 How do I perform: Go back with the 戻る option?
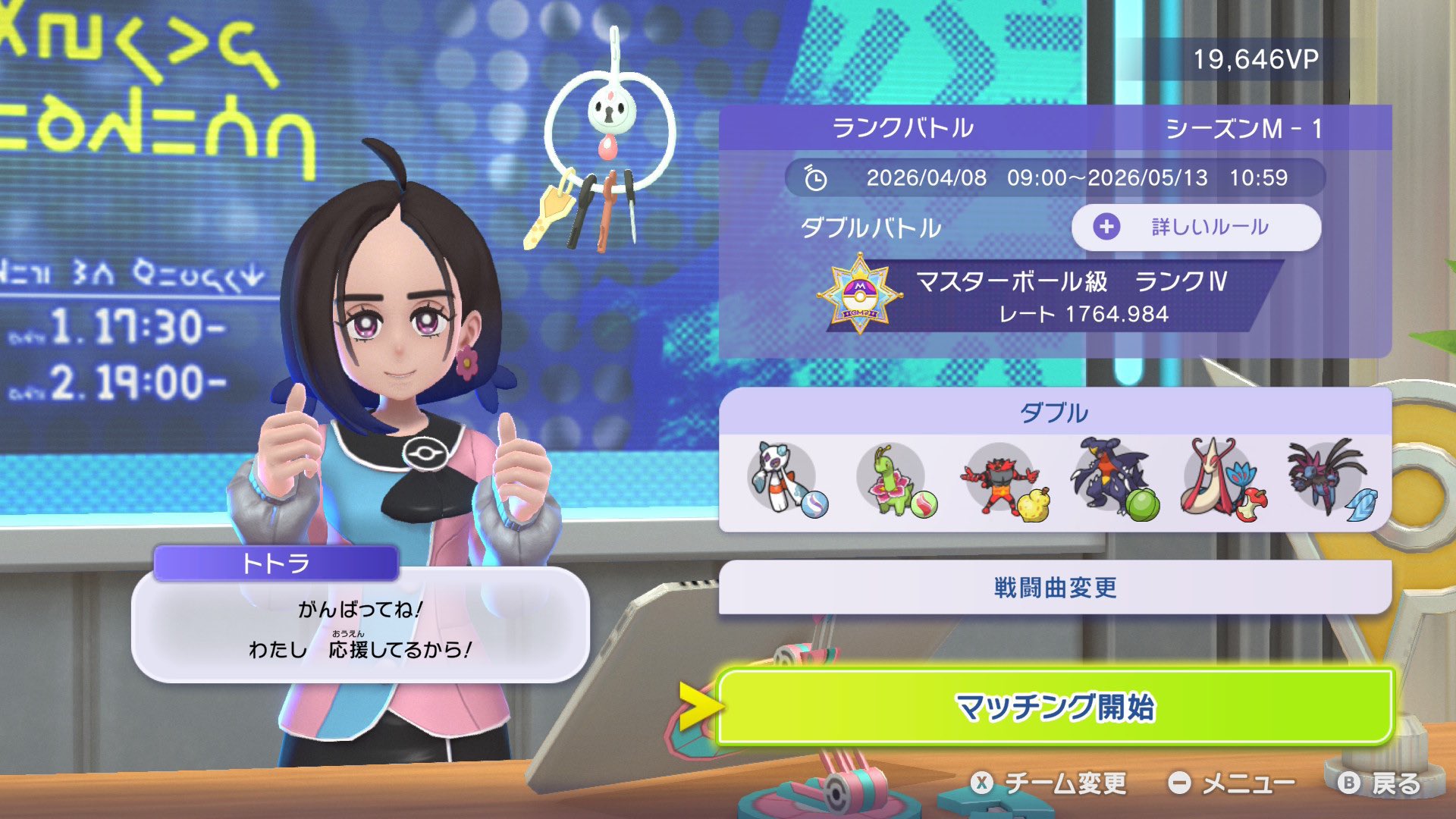[1380, 783]
